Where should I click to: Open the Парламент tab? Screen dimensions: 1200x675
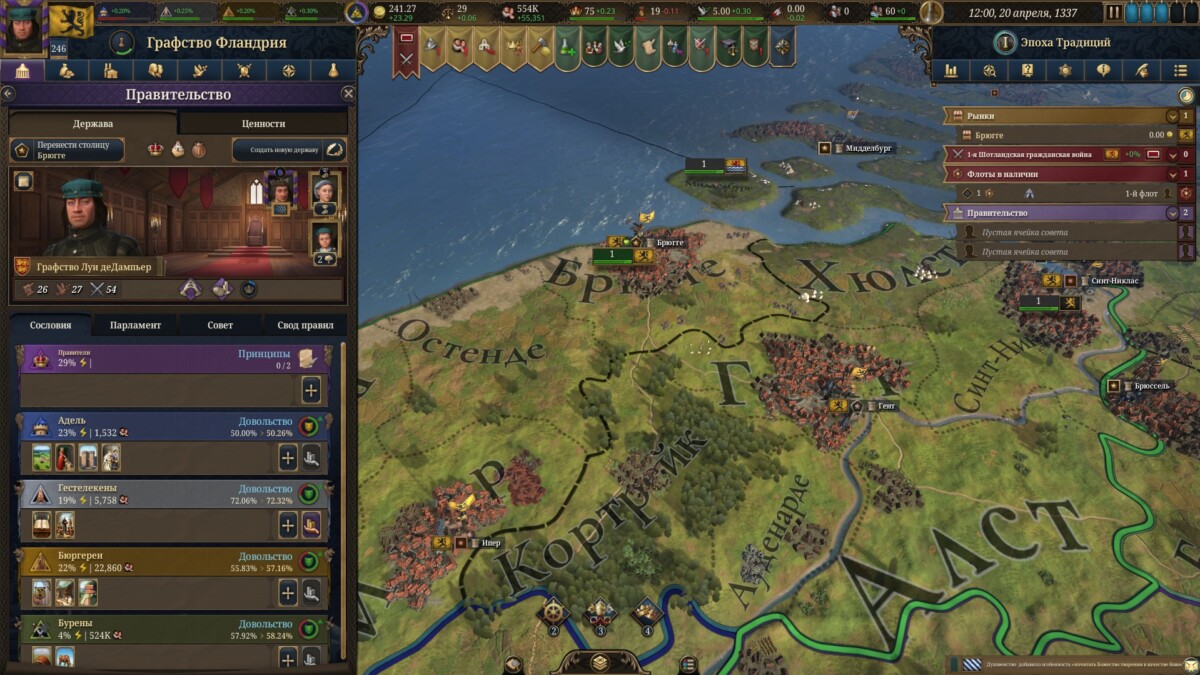(x=136, y=326)
